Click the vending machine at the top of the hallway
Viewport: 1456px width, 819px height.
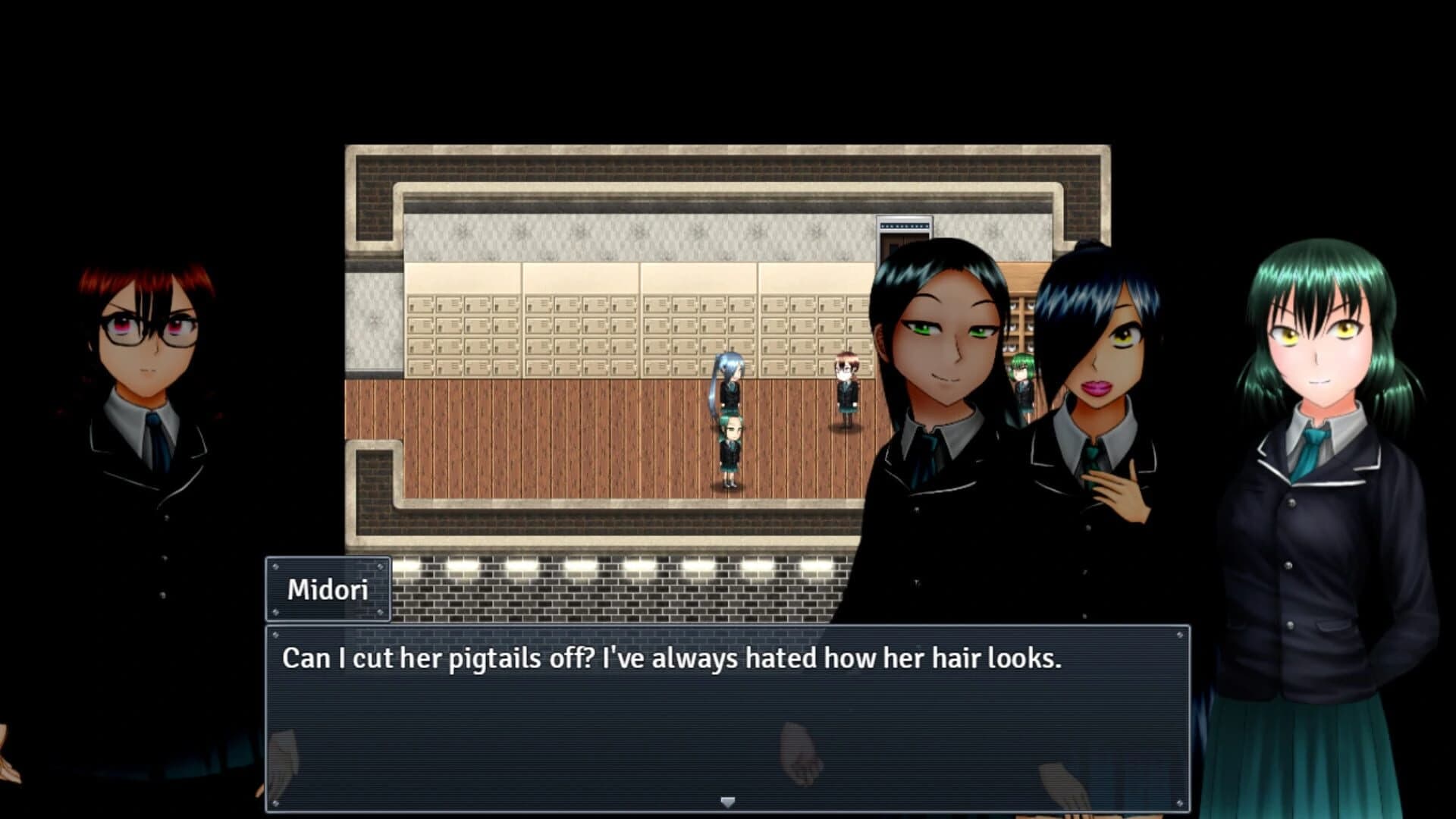pos(903,227)
